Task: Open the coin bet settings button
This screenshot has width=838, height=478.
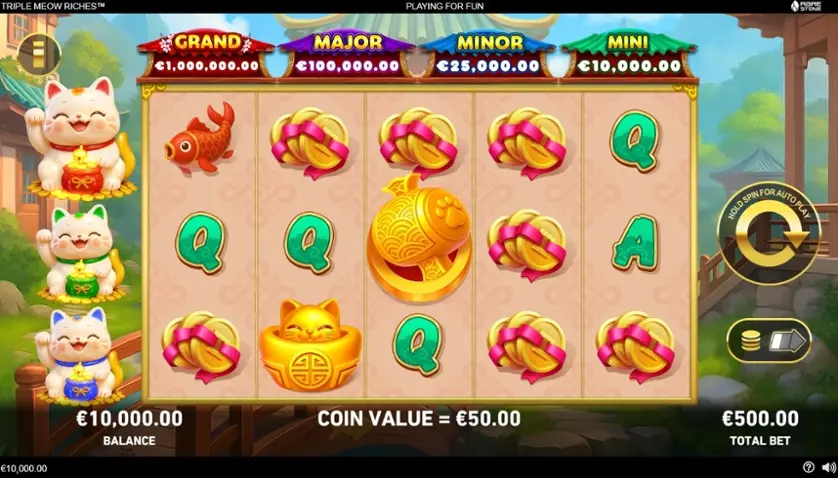Action: [768, 340]
